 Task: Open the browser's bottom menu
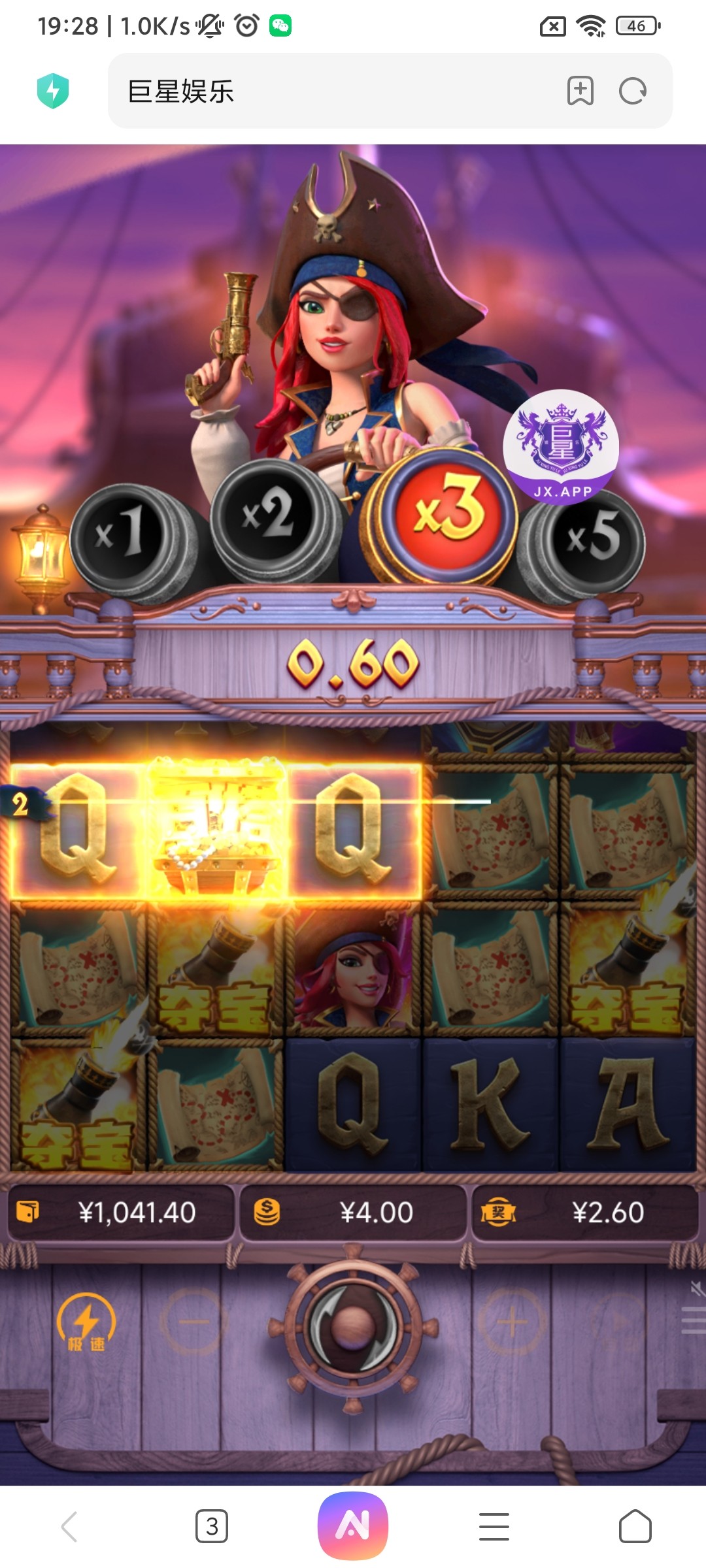(x=494, y=1527)
